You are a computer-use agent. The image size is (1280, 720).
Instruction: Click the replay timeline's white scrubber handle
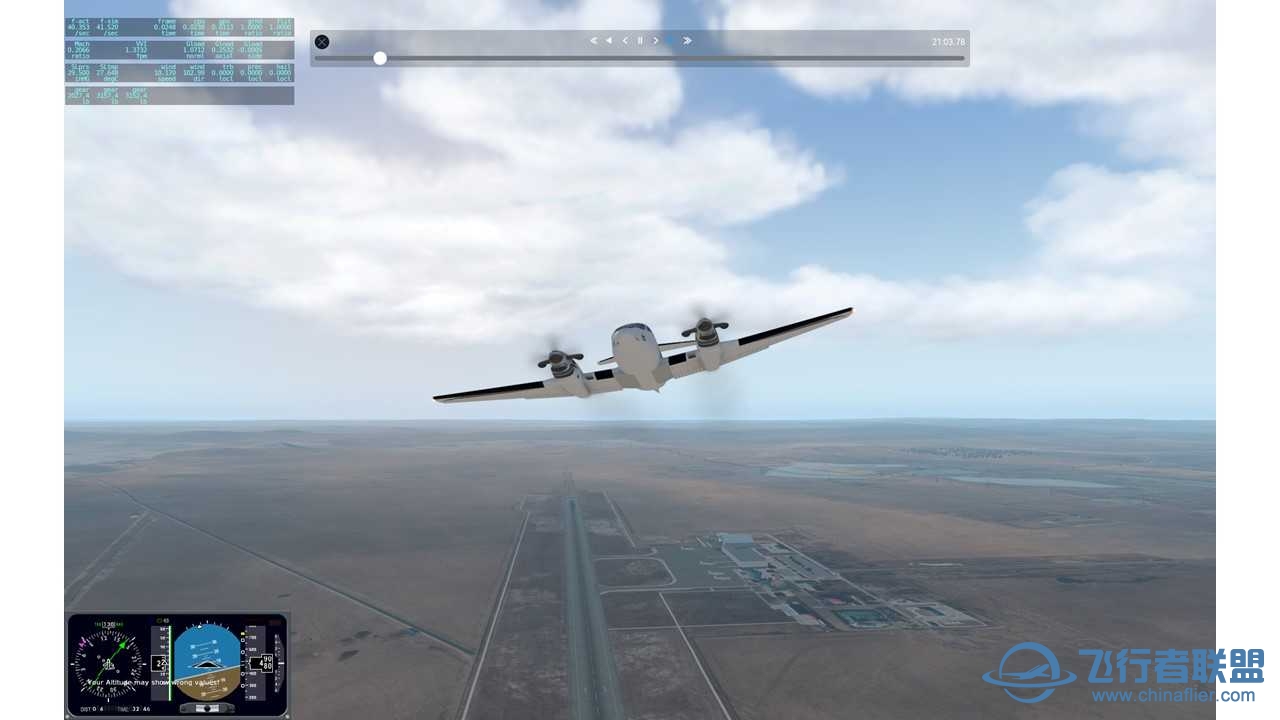tap(380, 58)
